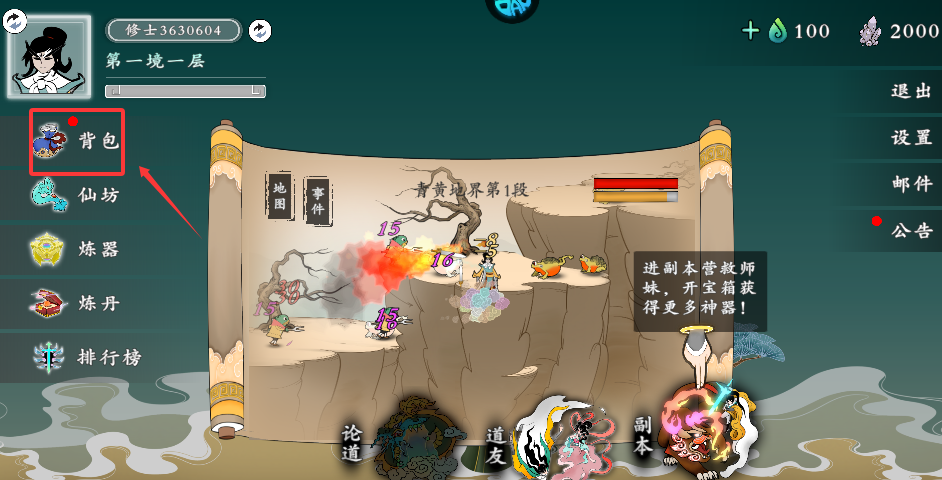Check the 邮件 mailbox

tap(911, 184)
